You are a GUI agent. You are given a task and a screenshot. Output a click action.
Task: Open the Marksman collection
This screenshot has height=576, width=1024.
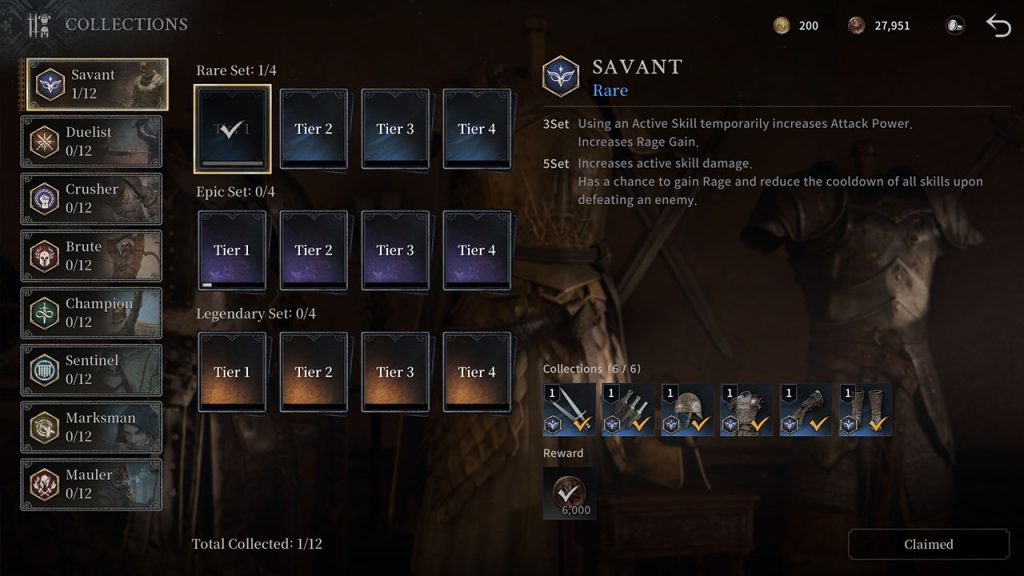point(92,426)
